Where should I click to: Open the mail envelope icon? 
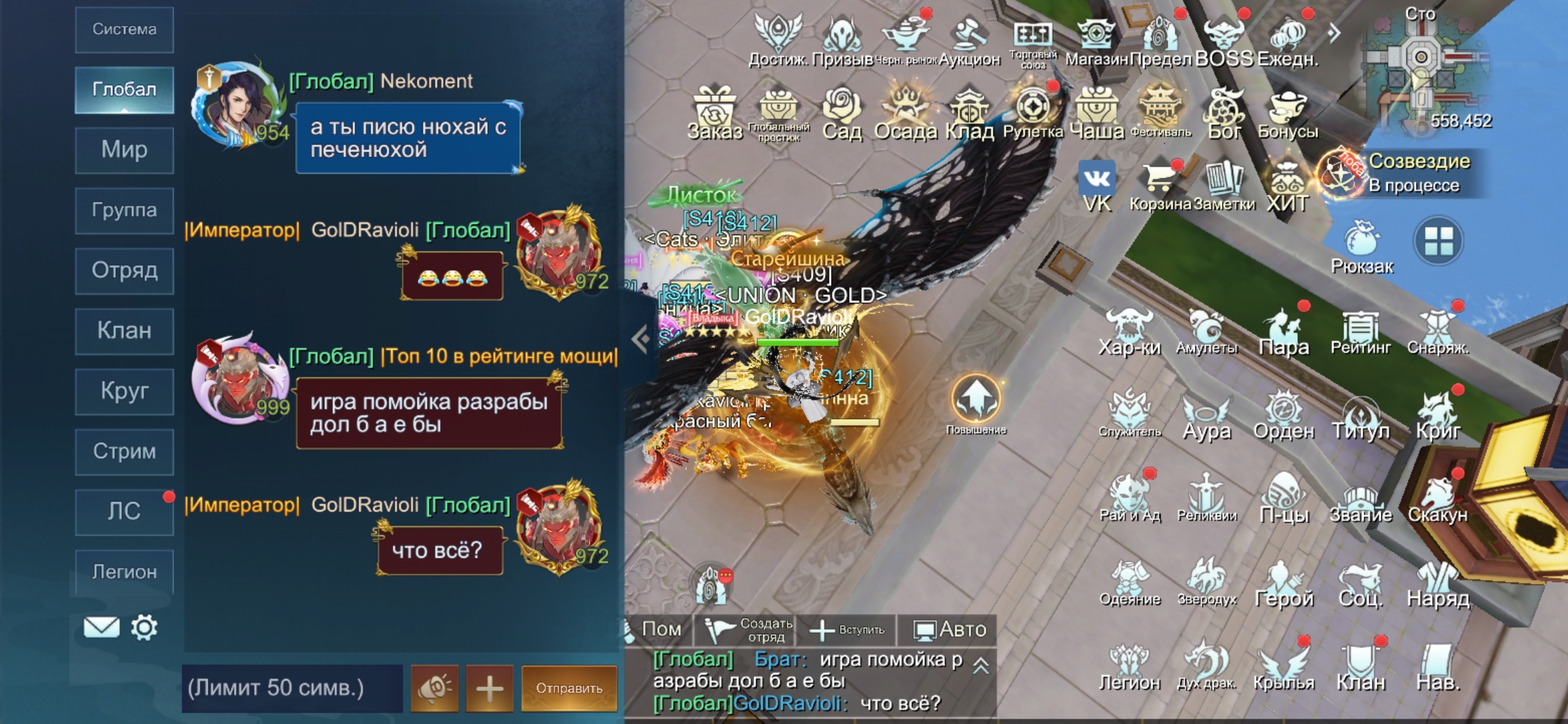coord(101,627)
